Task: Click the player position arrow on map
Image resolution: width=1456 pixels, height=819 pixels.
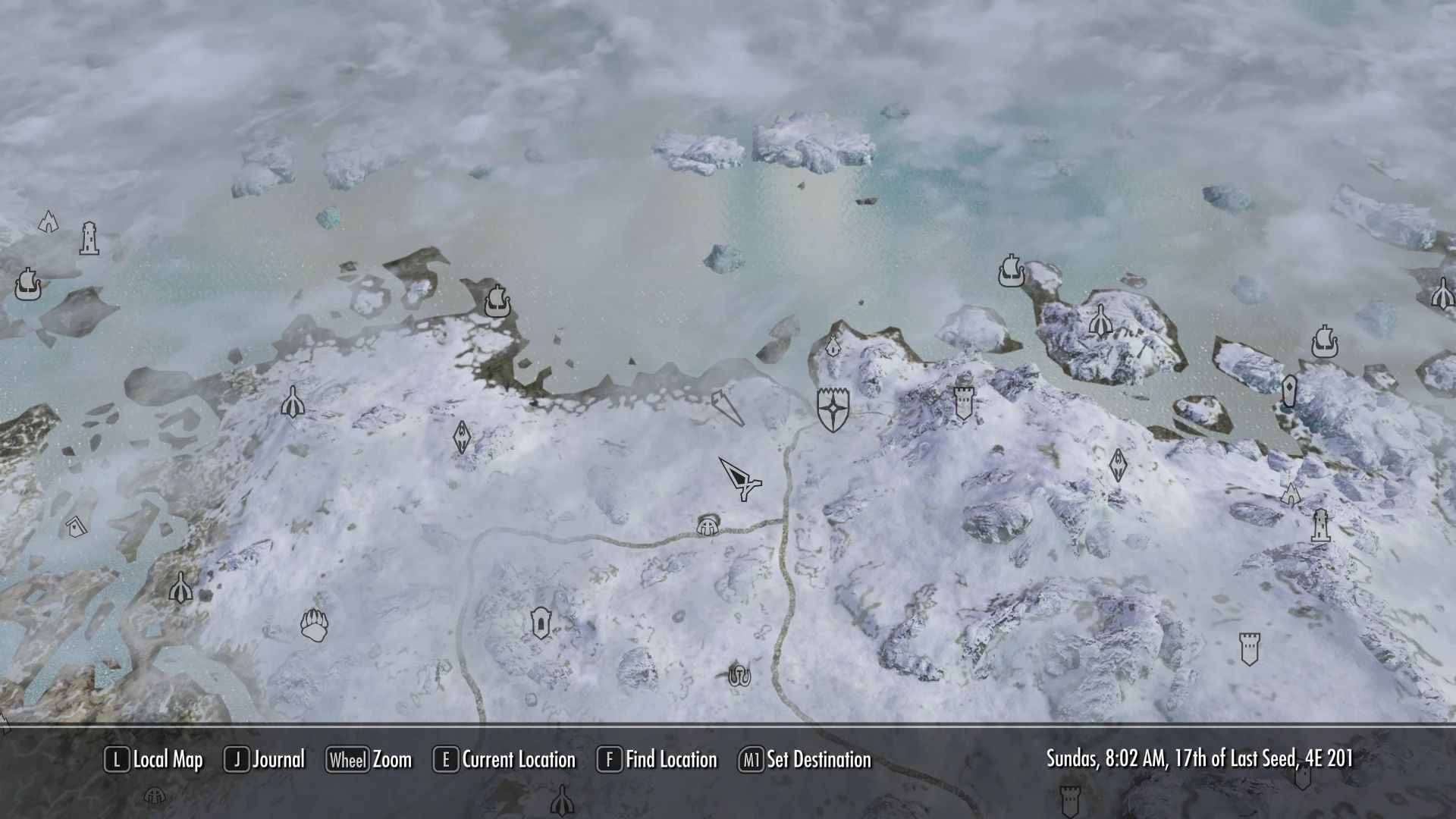Action: click(x=739, y=479)
